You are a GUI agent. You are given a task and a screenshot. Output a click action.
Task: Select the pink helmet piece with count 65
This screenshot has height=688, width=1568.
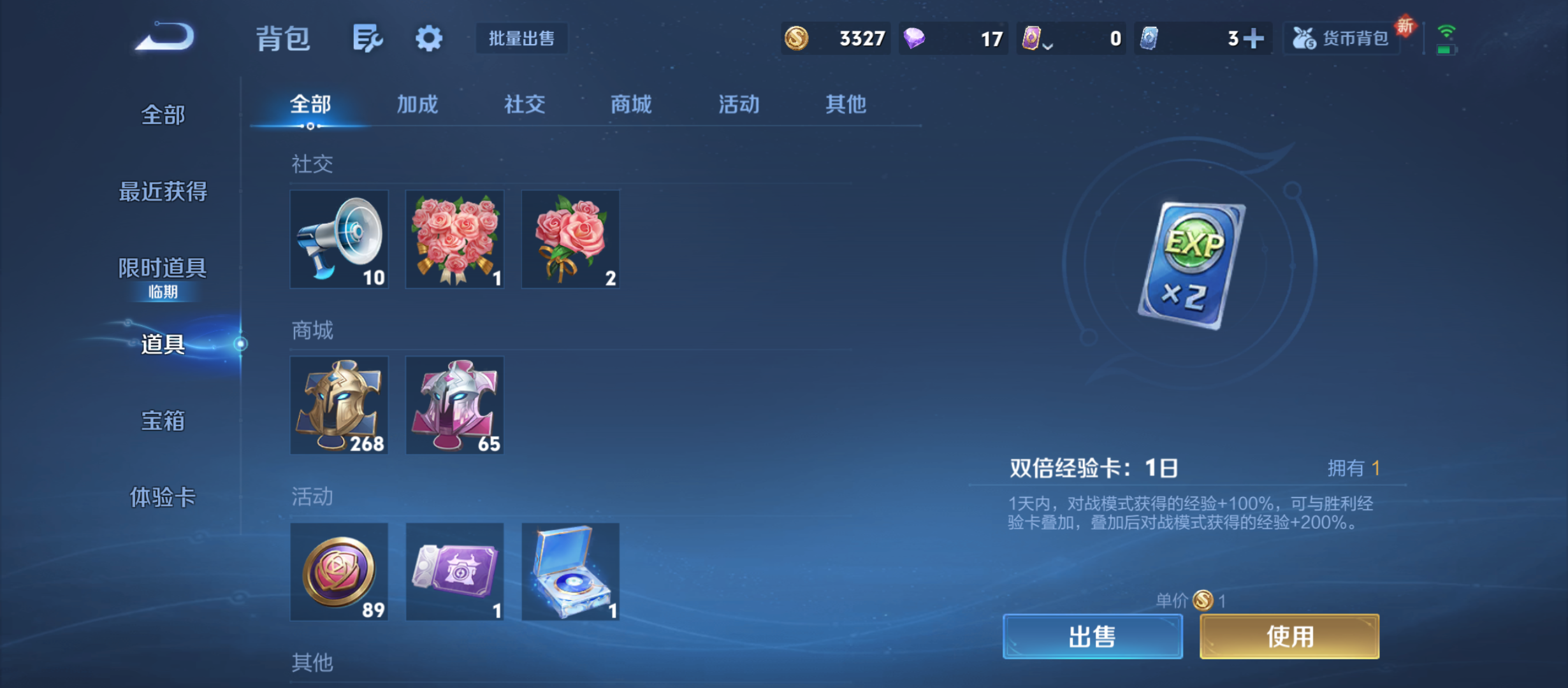pos(454,405)
